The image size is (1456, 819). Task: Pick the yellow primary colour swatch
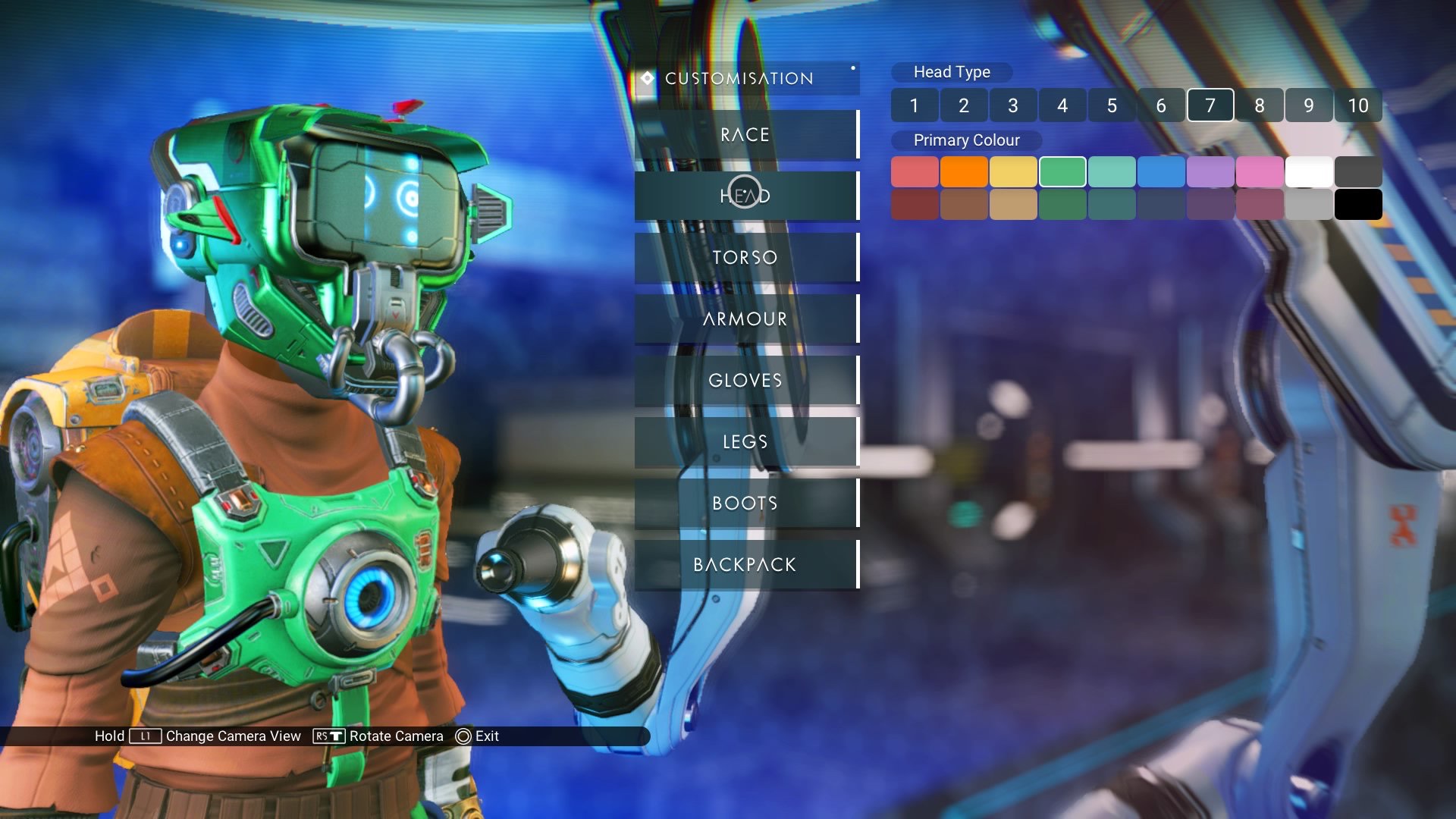(x=1013, y=172)
